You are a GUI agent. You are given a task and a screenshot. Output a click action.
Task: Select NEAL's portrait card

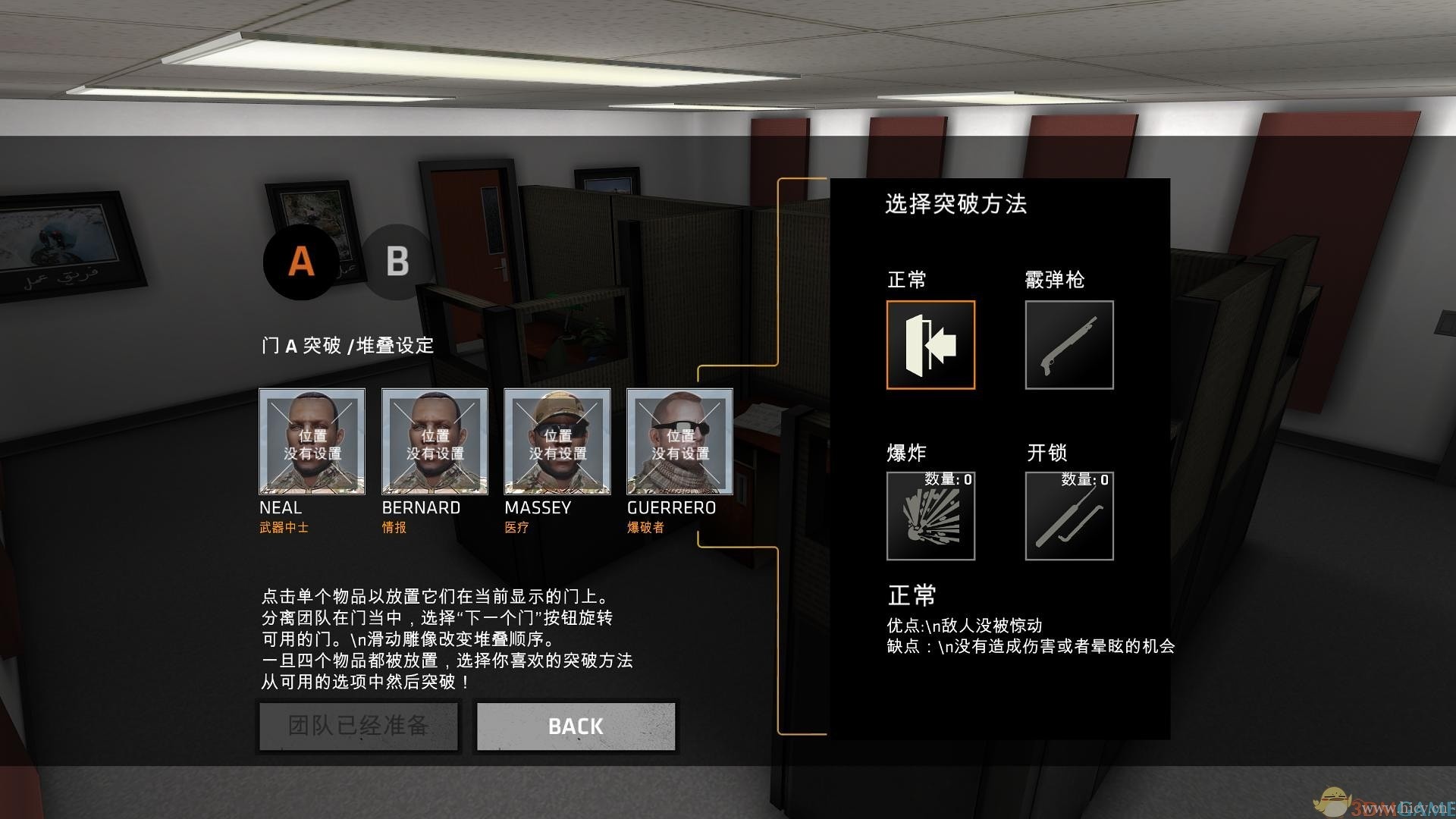click(312, 441)
